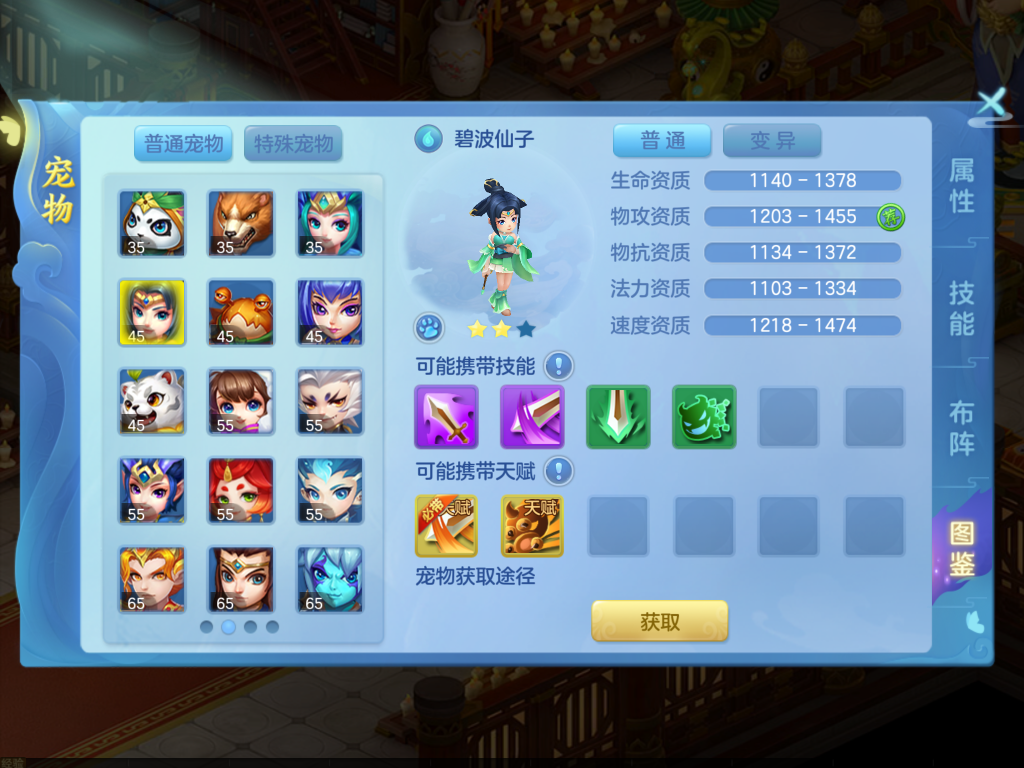Viewport: 1024px width, 768px height.
Task: Select the panda pet portrait
Action: coord(152,223)
